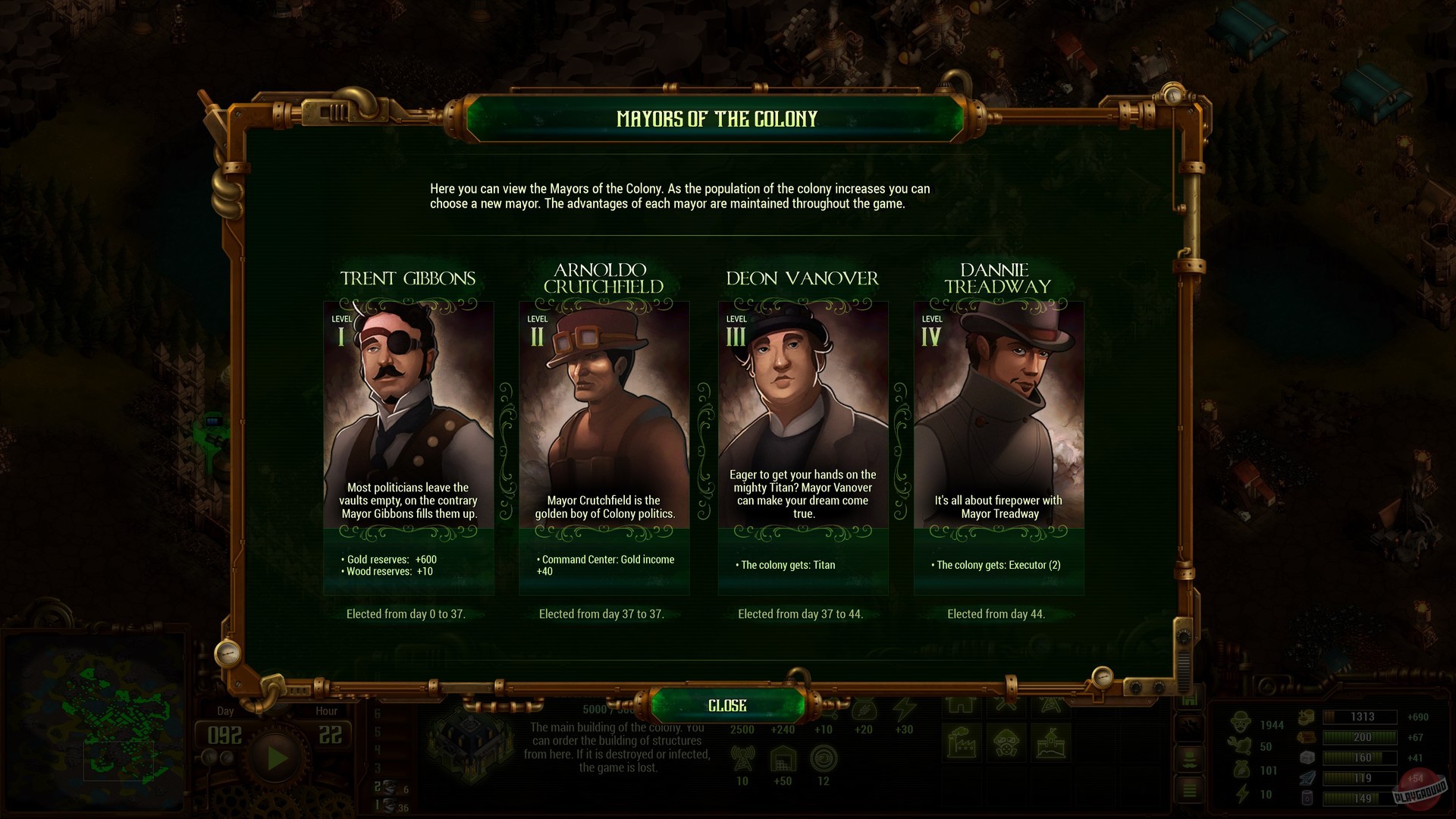Click the oil barrel resource icon
The height and width of the screenshot is (819, 1456).
(1306, 798)
